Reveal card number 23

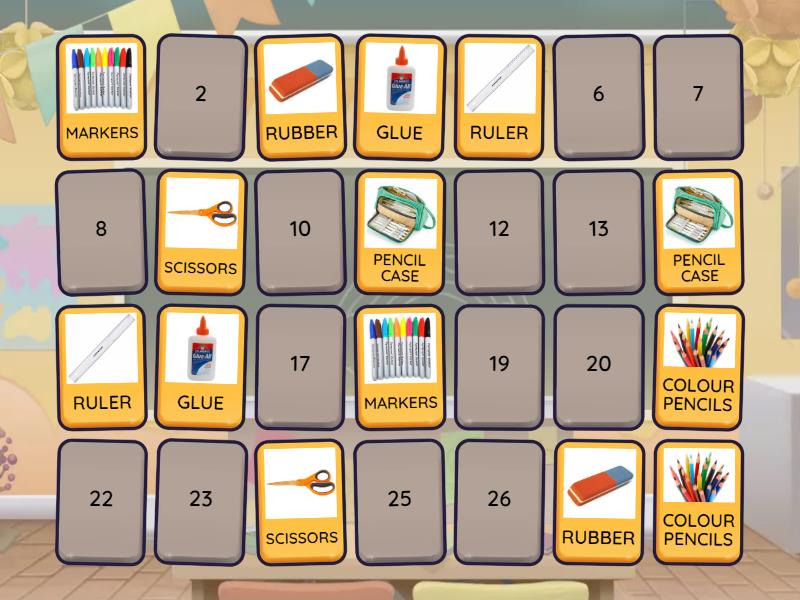pyautogui.click(x=201, y=499)
